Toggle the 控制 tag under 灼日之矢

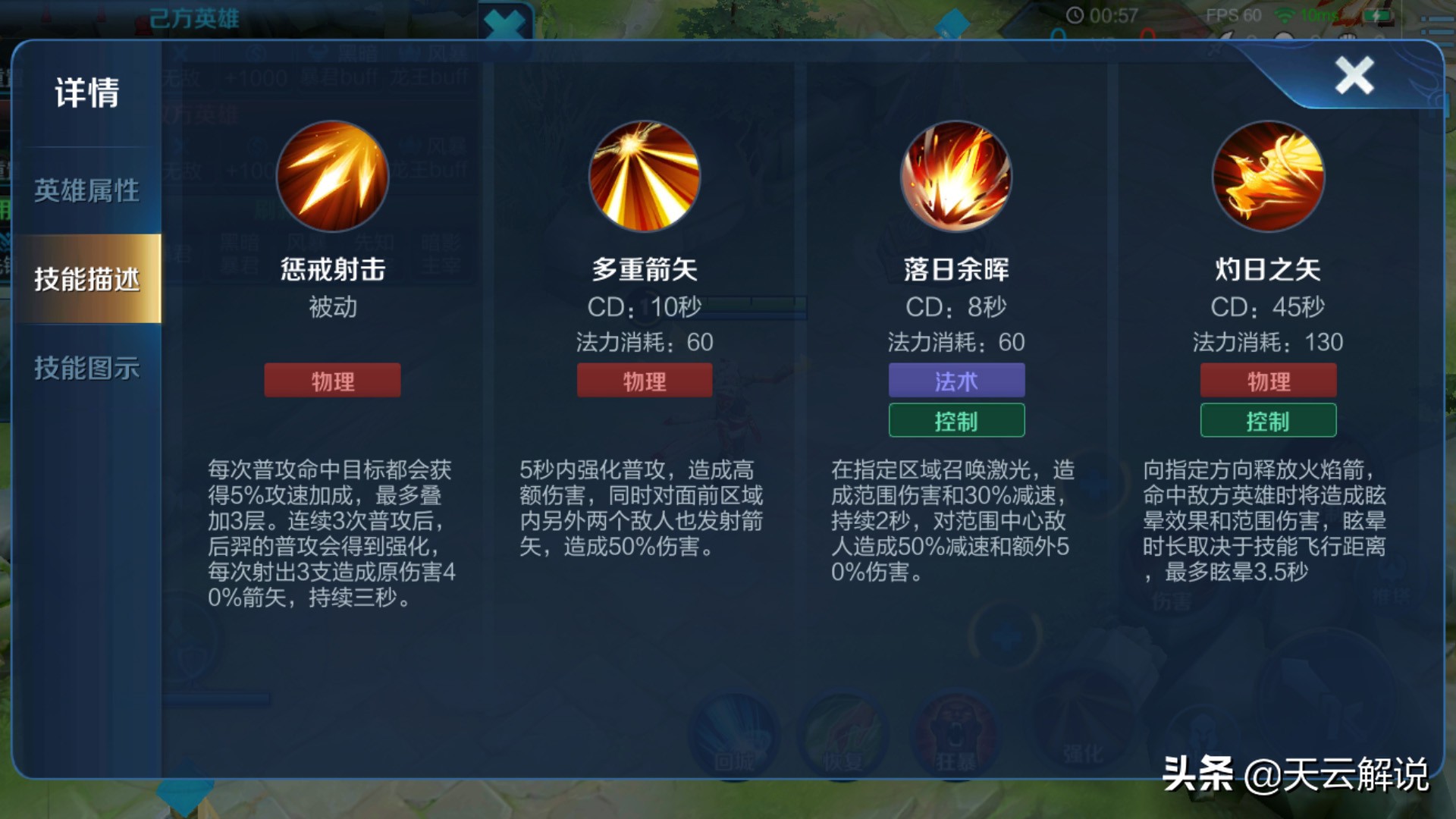[1267, 421]
